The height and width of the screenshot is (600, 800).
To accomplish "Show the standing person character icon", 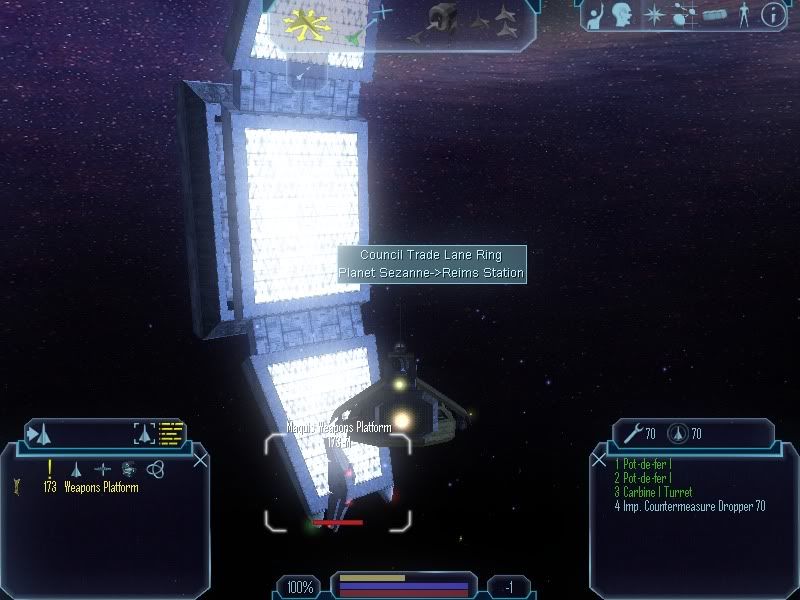I will click(743, 15).
